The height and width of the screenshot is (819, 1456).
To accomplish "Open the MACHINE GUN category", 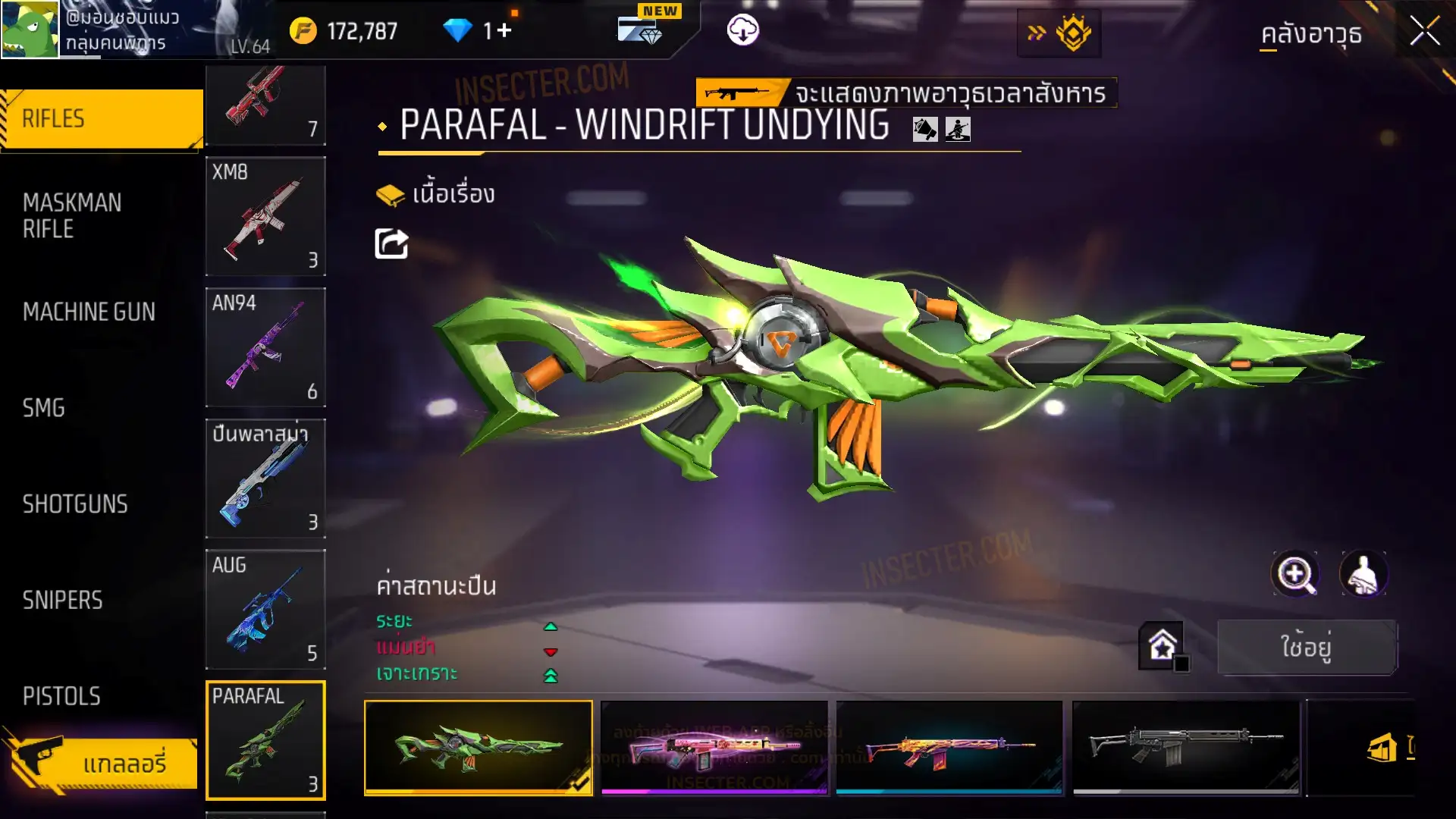I will (89, 312).
